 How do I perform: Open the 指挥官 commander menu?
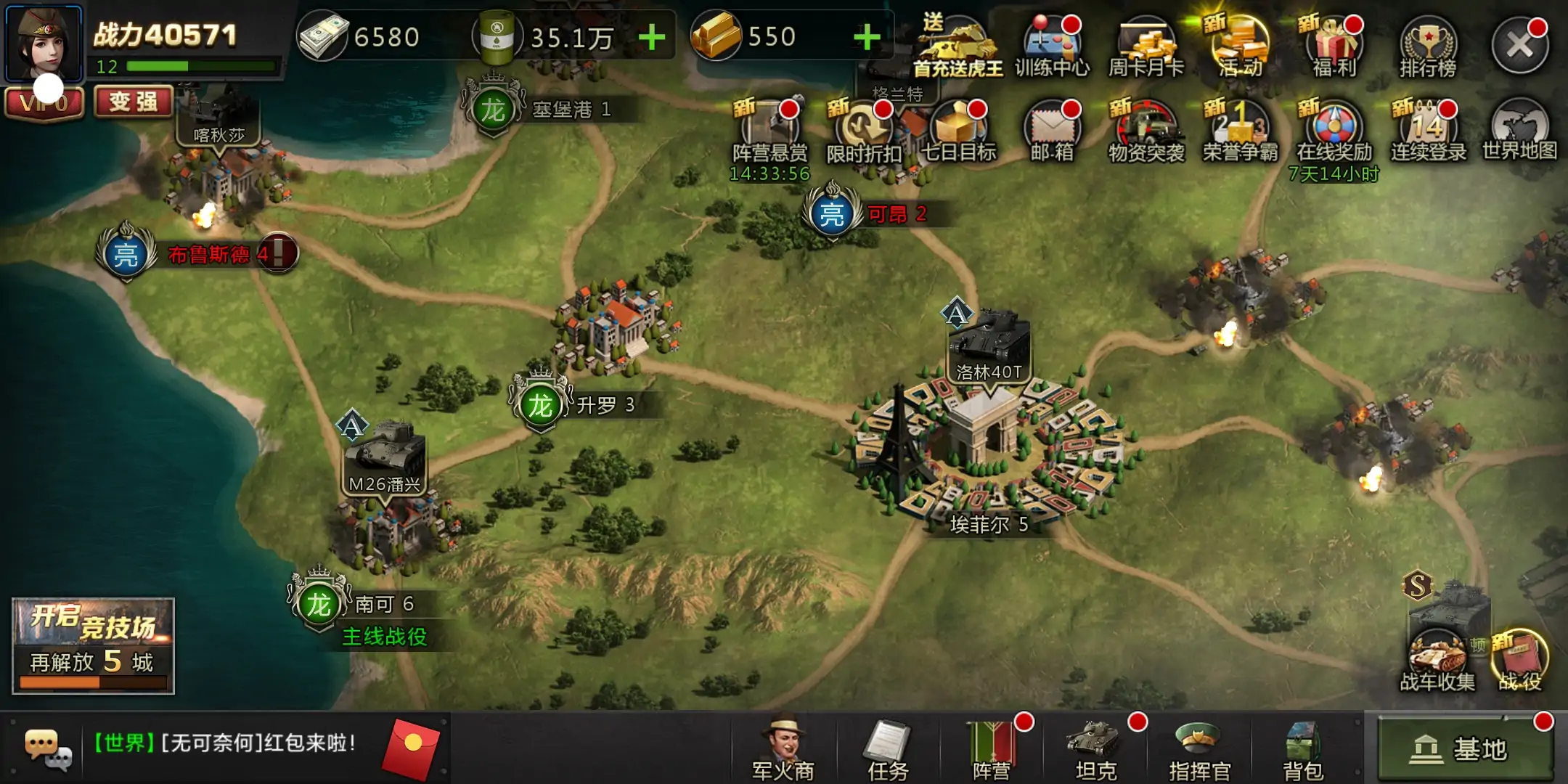(1199, 749)
